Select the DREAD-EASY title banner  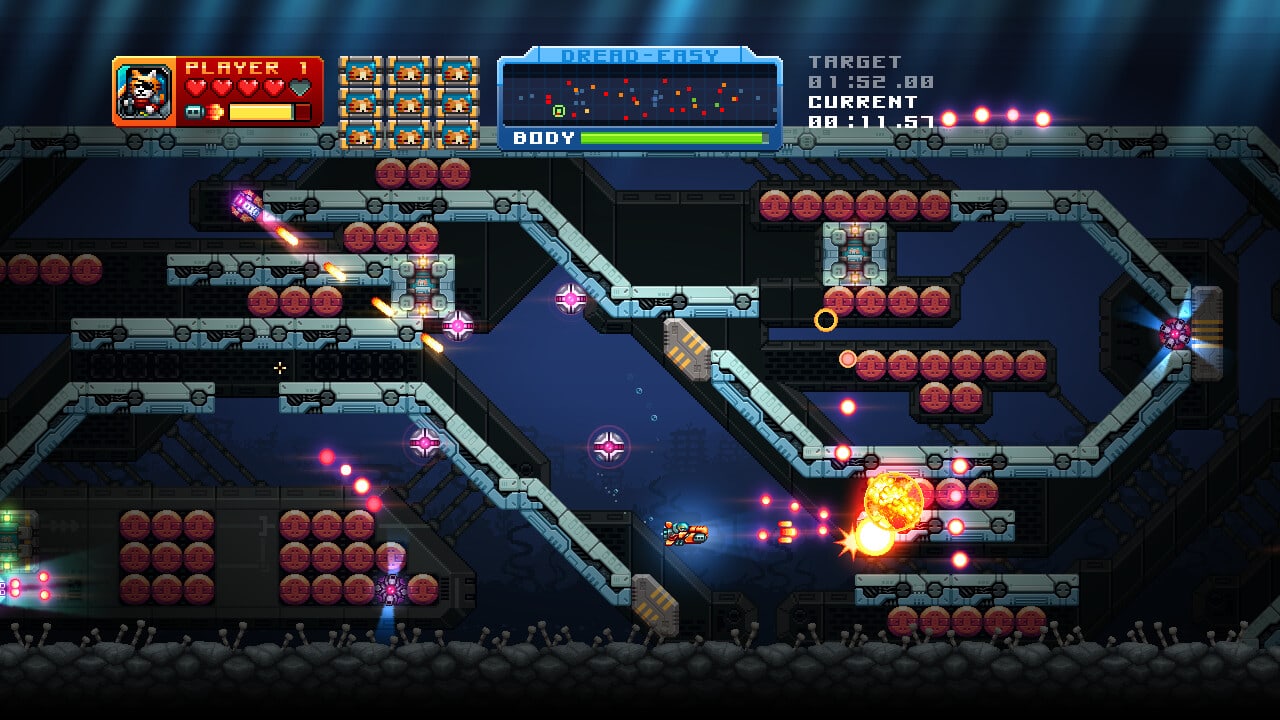(640, 55)
